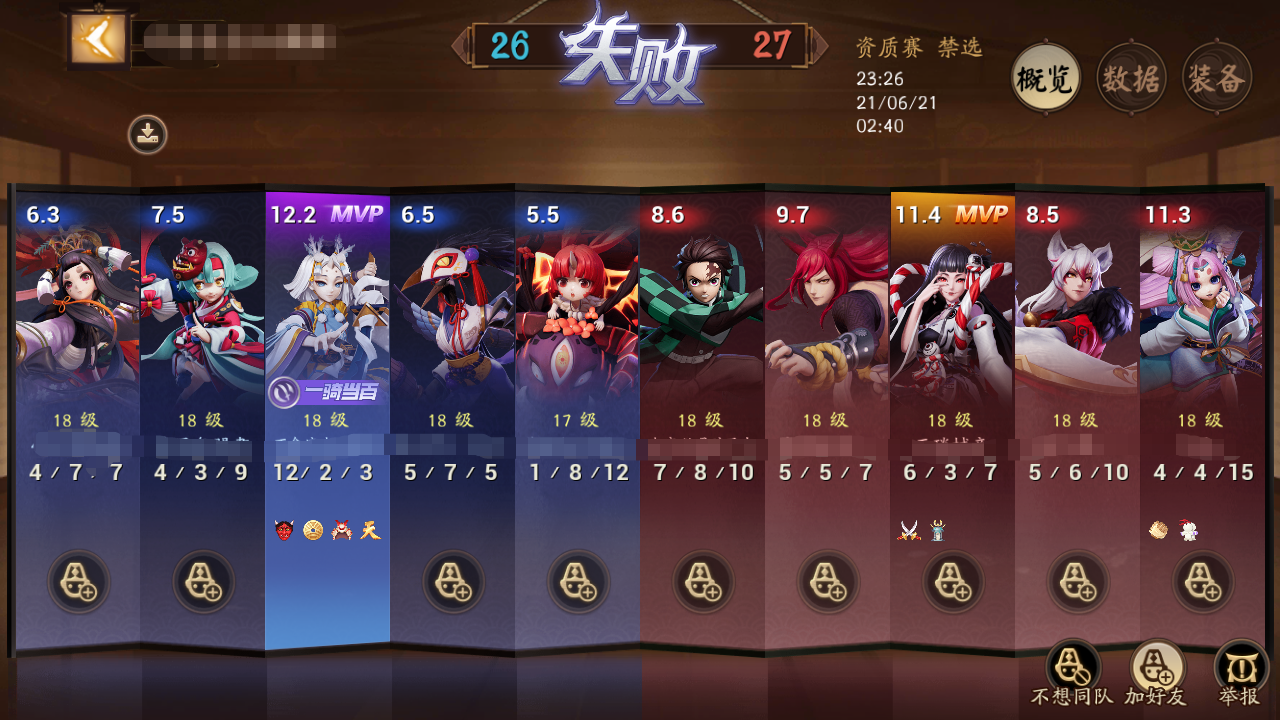
Task: Open the 装备 equipment tab
Action: click(x=1217, y=77)
